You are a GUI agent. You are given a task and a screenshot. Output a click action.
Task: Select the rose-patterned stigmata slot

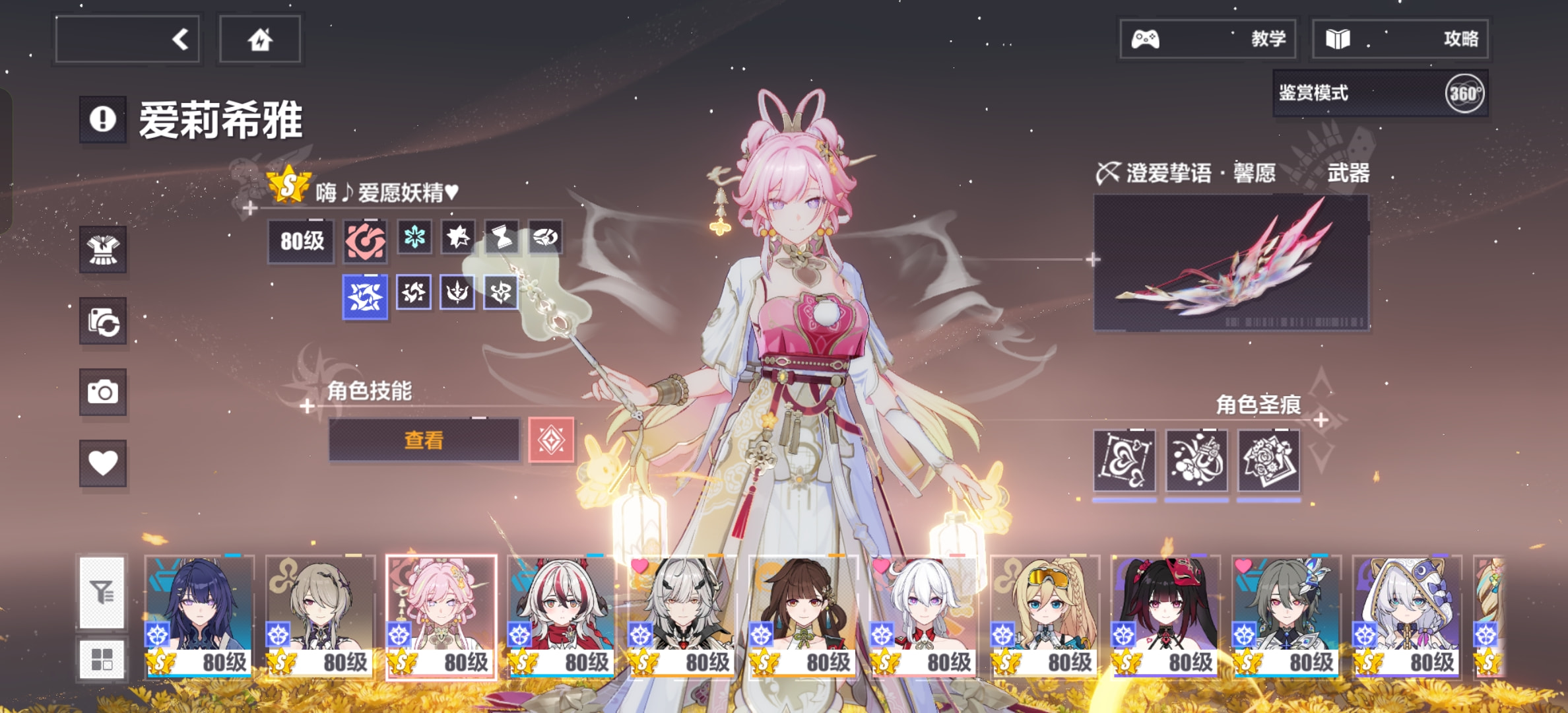pos(1268,461)
